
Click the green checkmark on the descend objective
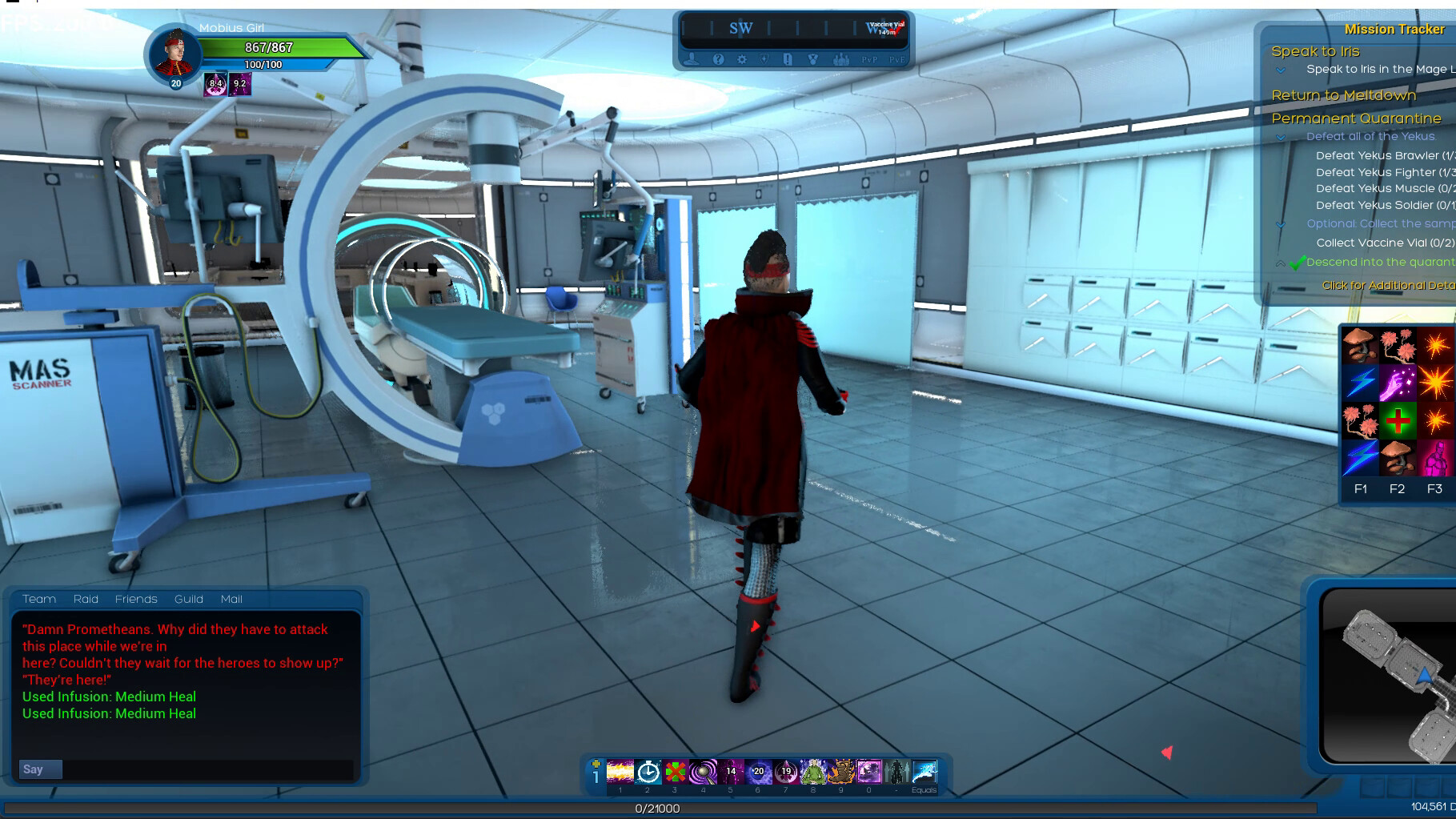[1298, 263]
